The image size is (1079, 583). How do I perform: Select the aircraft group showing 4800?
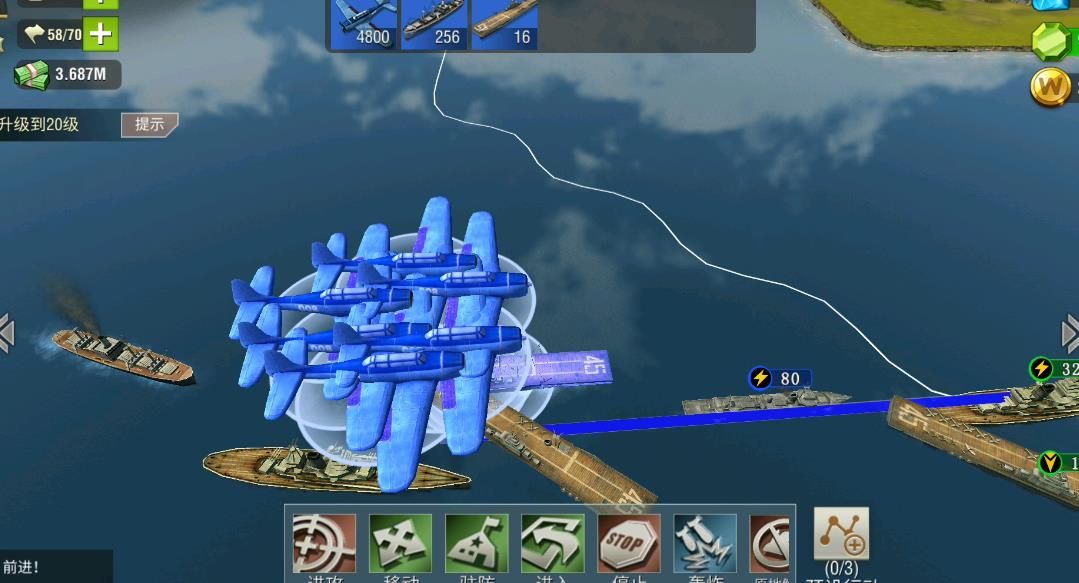coord(363,23)
